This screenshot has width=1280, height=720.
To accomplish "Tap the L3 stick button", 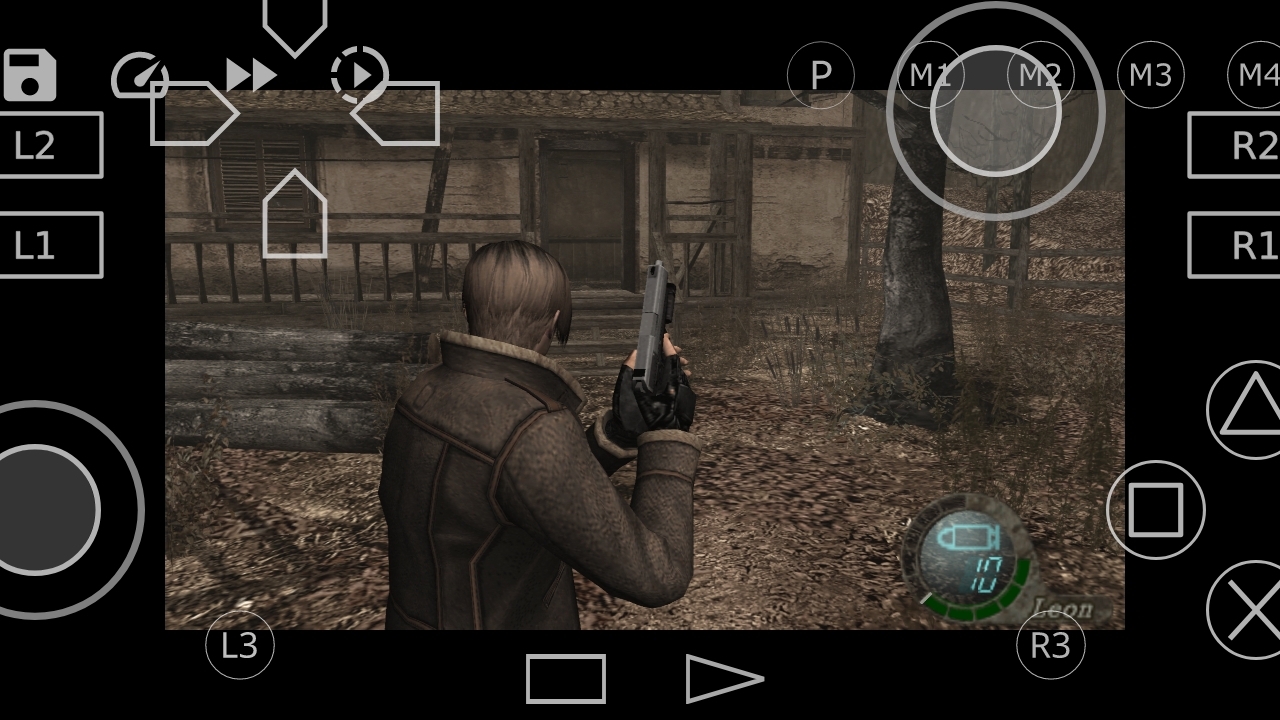I will (x=240, y=646).
